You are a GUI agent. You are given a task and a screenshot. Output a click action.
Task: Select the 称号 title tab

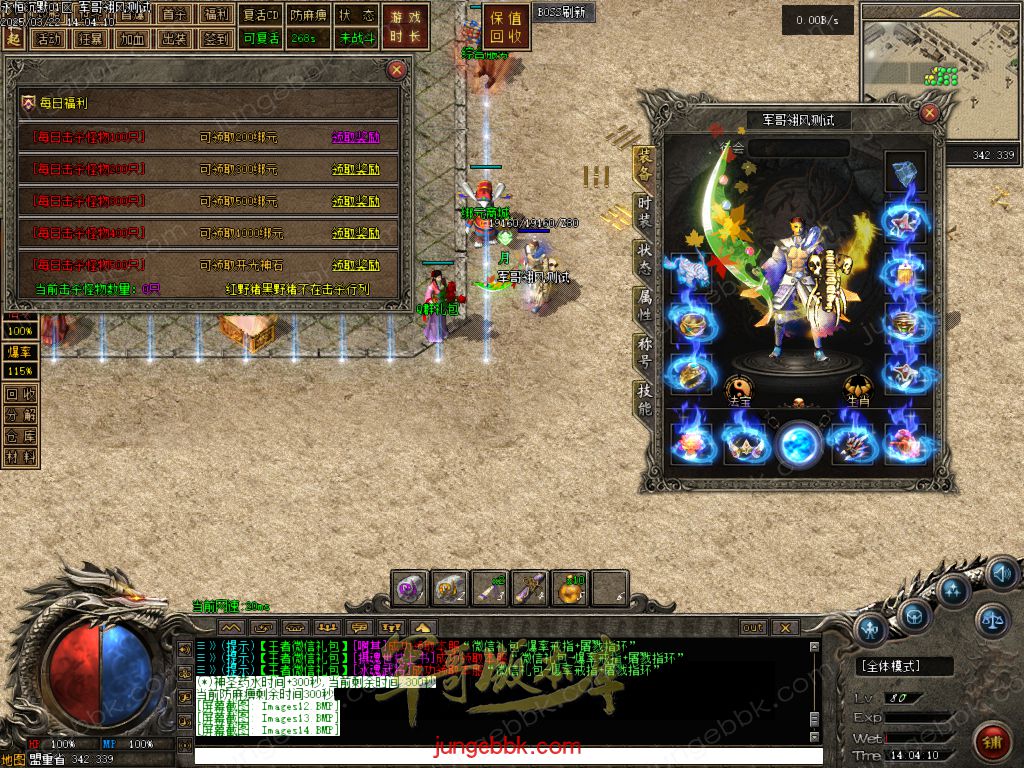click(x=645, y=352)
